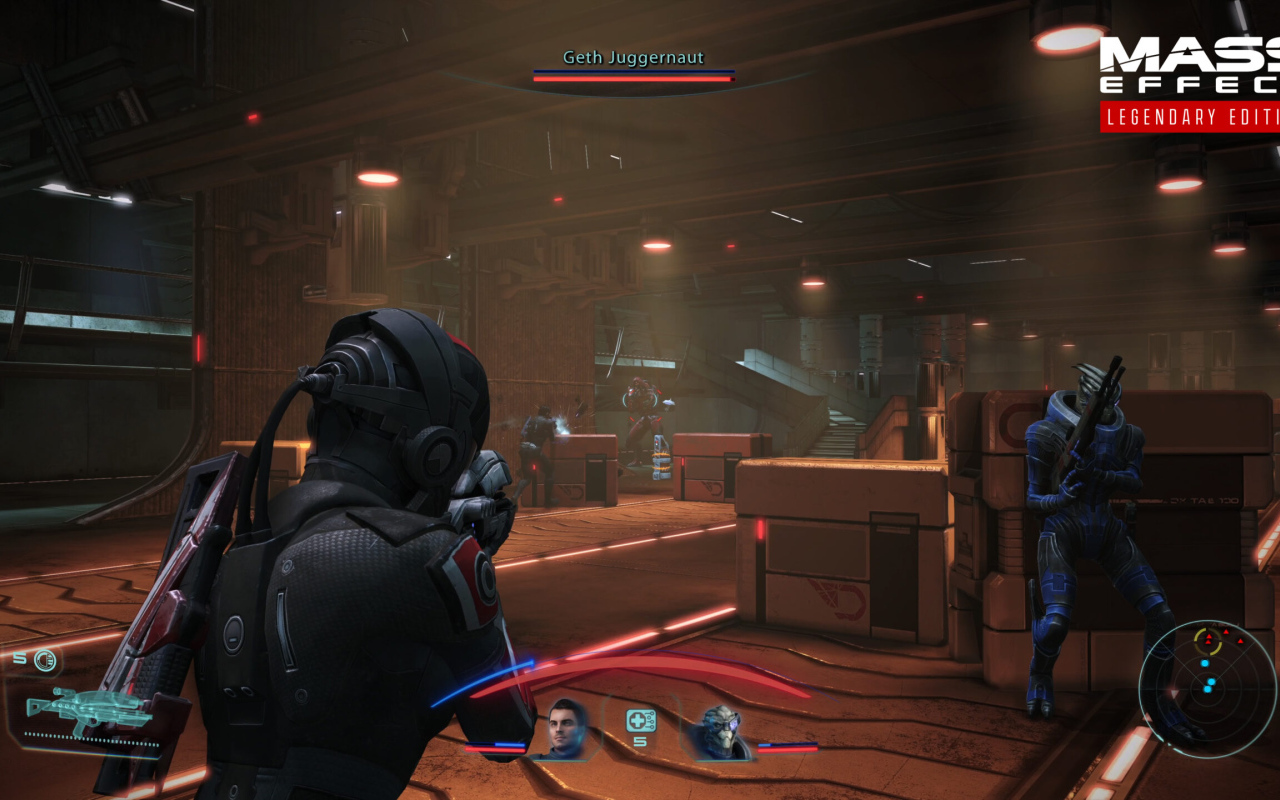Toggle the turian squadmate's health bar
Viewport: 1280px width, 800px height.
(787, 748)
